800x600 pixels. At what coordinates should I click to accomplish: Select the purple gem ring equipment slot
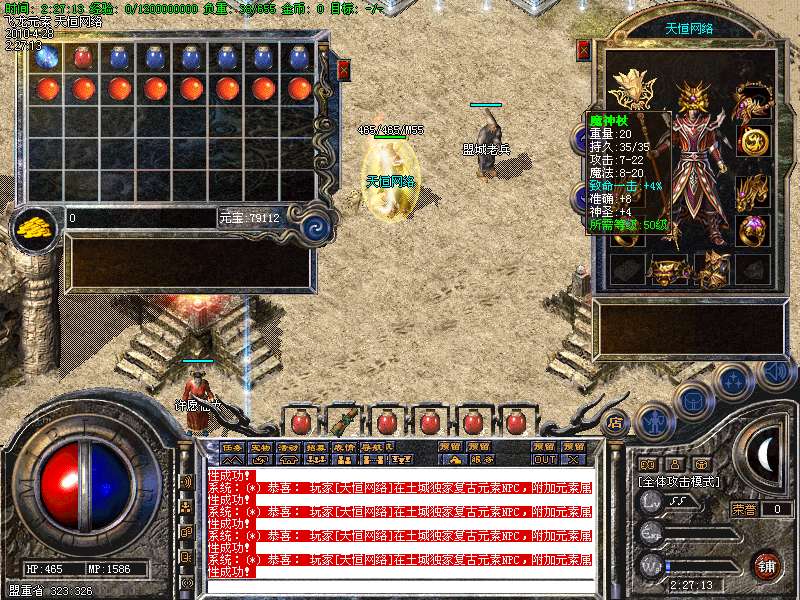[751, 229]
